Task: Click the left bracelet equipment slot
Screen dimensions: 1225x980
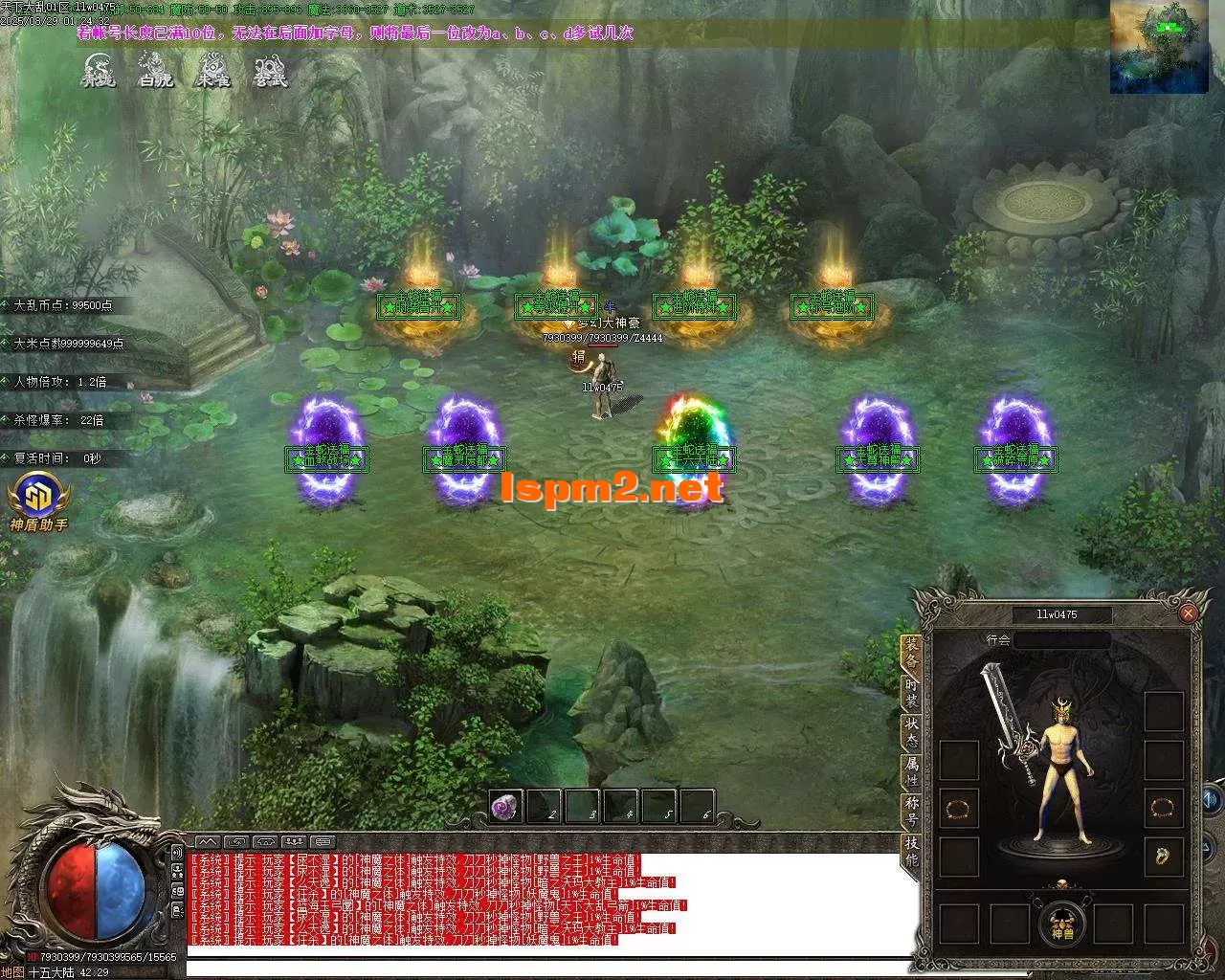Action: click(x=958, y=809)
